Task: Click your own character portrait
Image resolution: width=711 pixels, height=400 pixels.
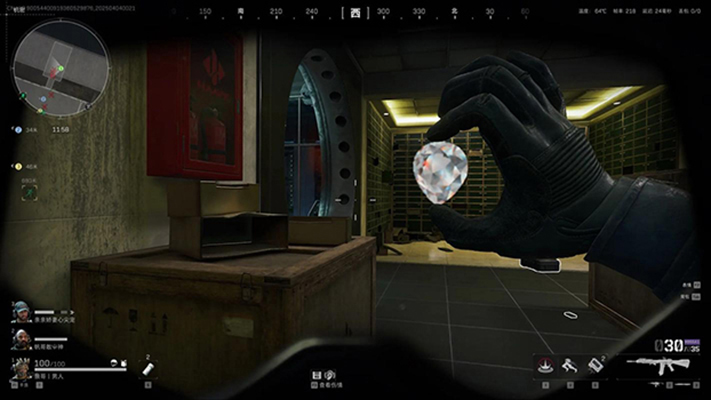Action: [x=21, y=369]
